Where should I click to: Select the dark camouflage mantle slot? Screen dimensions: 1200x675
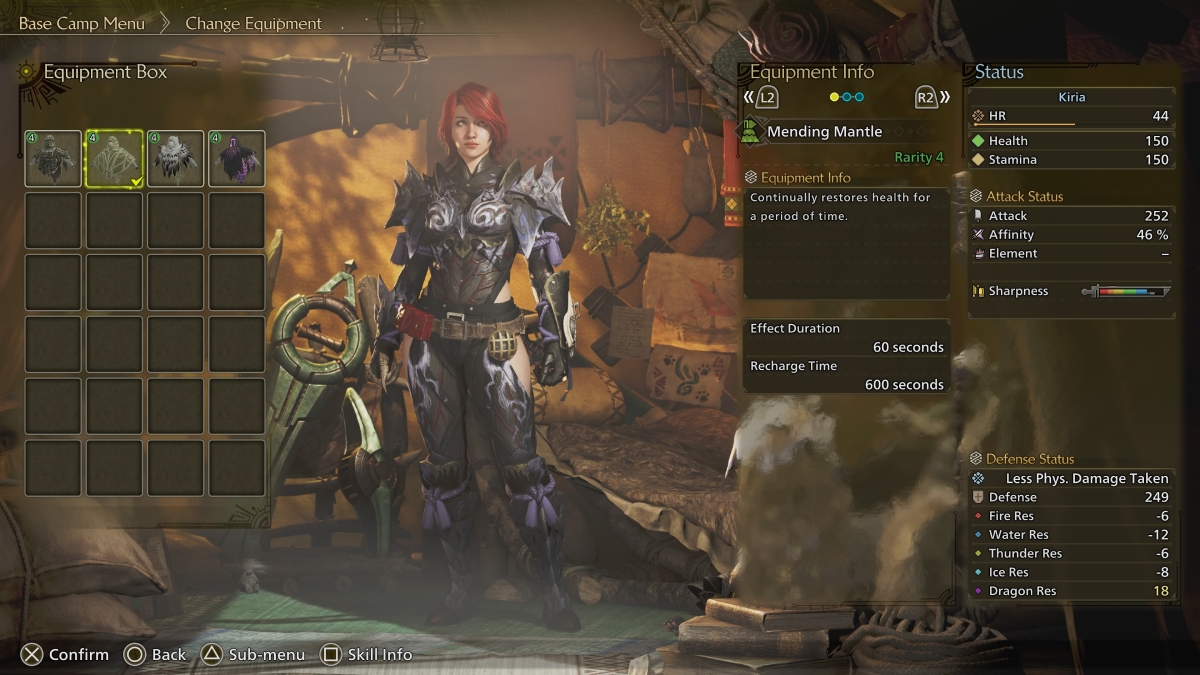pyautogui.click(x=53, y=159)
